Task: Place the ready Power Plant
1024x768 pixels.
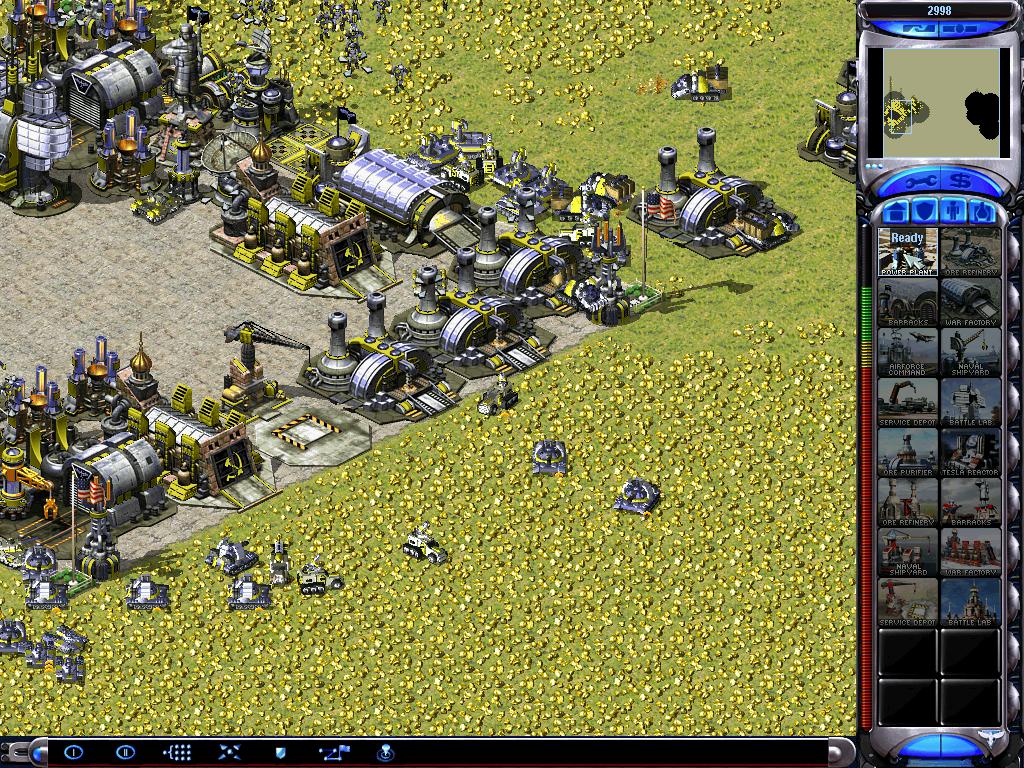Action: [908, 252]
